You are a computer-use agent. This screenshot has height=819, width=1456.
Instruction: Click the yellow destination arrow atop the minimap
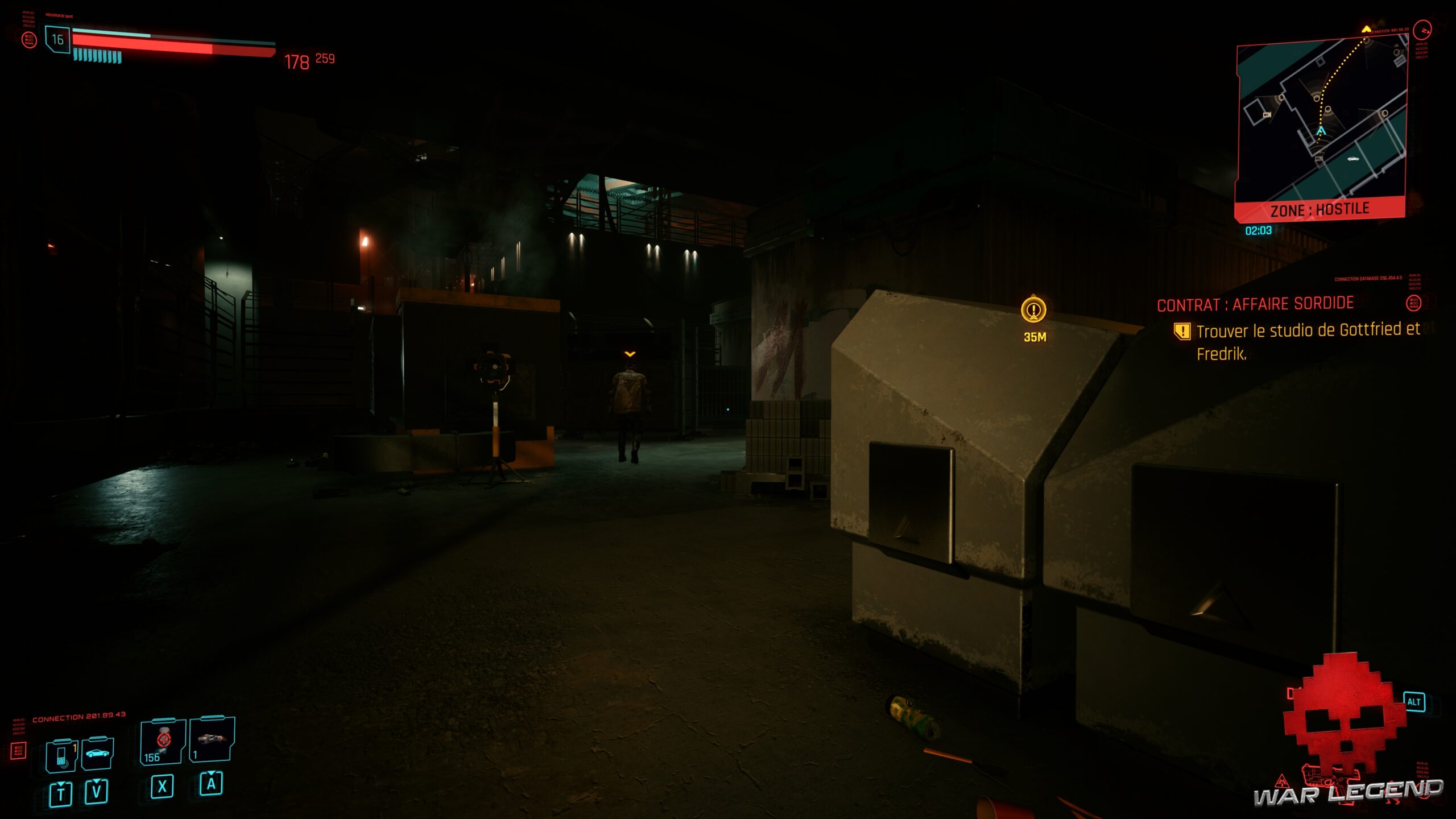(1366, 29)
